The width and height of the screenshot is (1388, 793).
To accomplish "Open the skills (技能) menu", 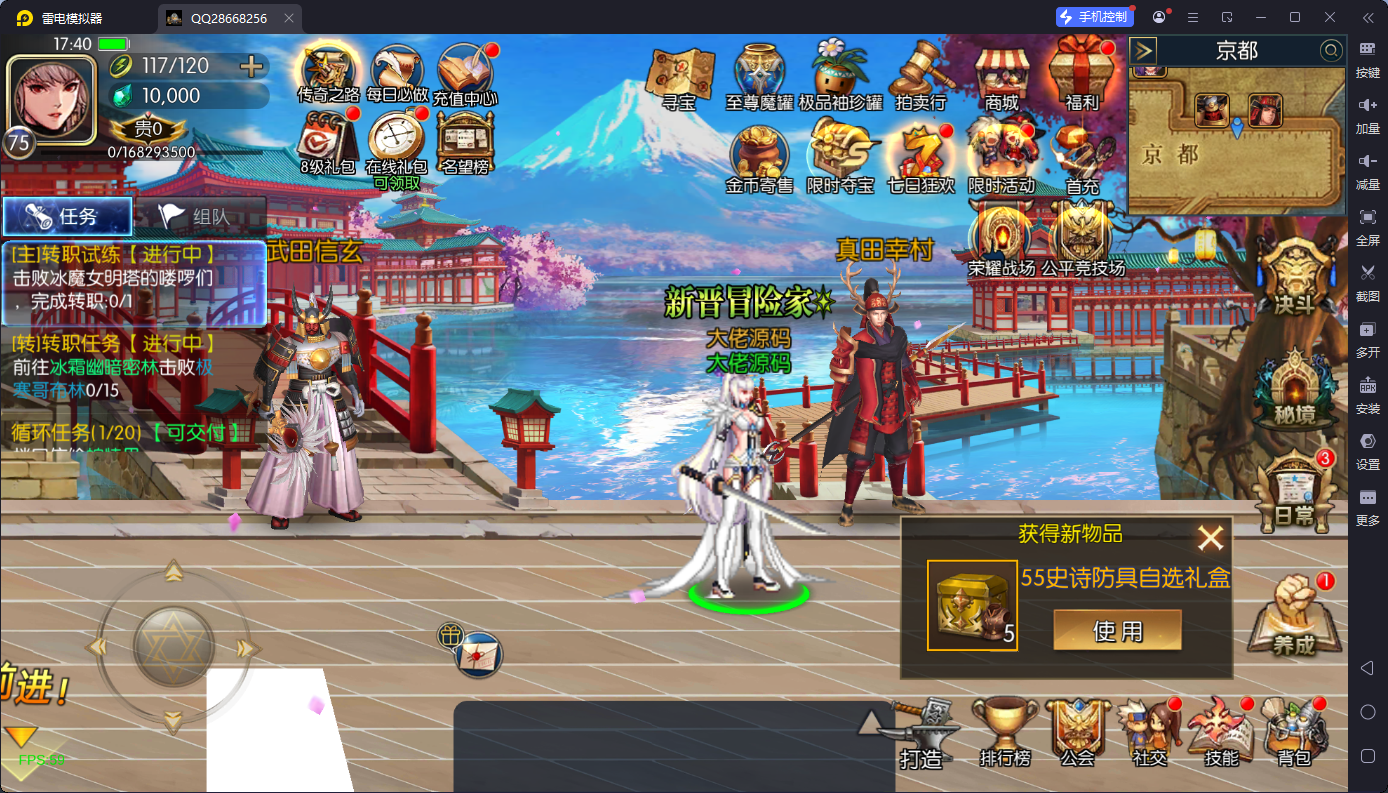I will click(x=1221, y=732).
